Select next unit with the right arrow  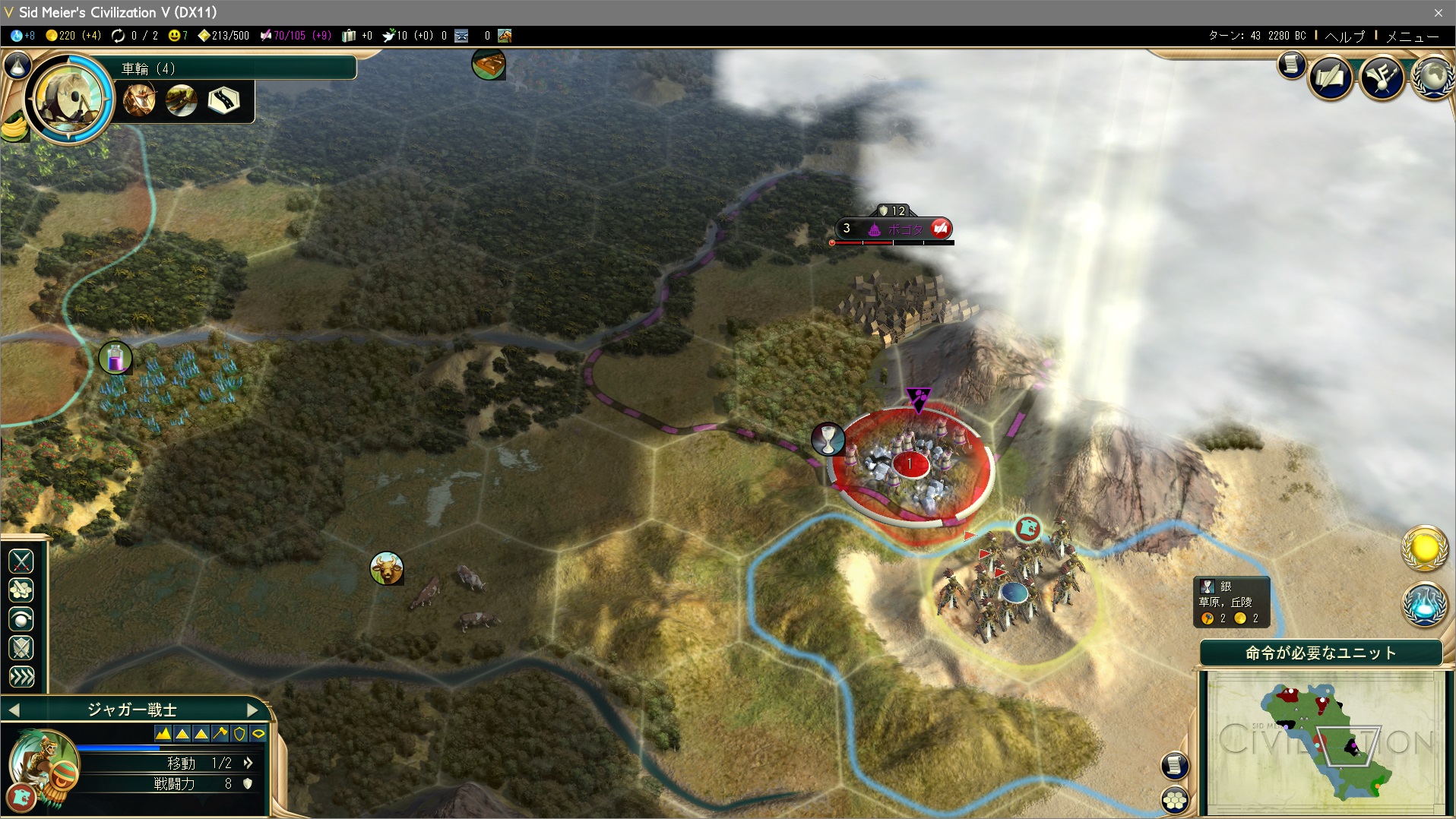click(x=253, y=710)
